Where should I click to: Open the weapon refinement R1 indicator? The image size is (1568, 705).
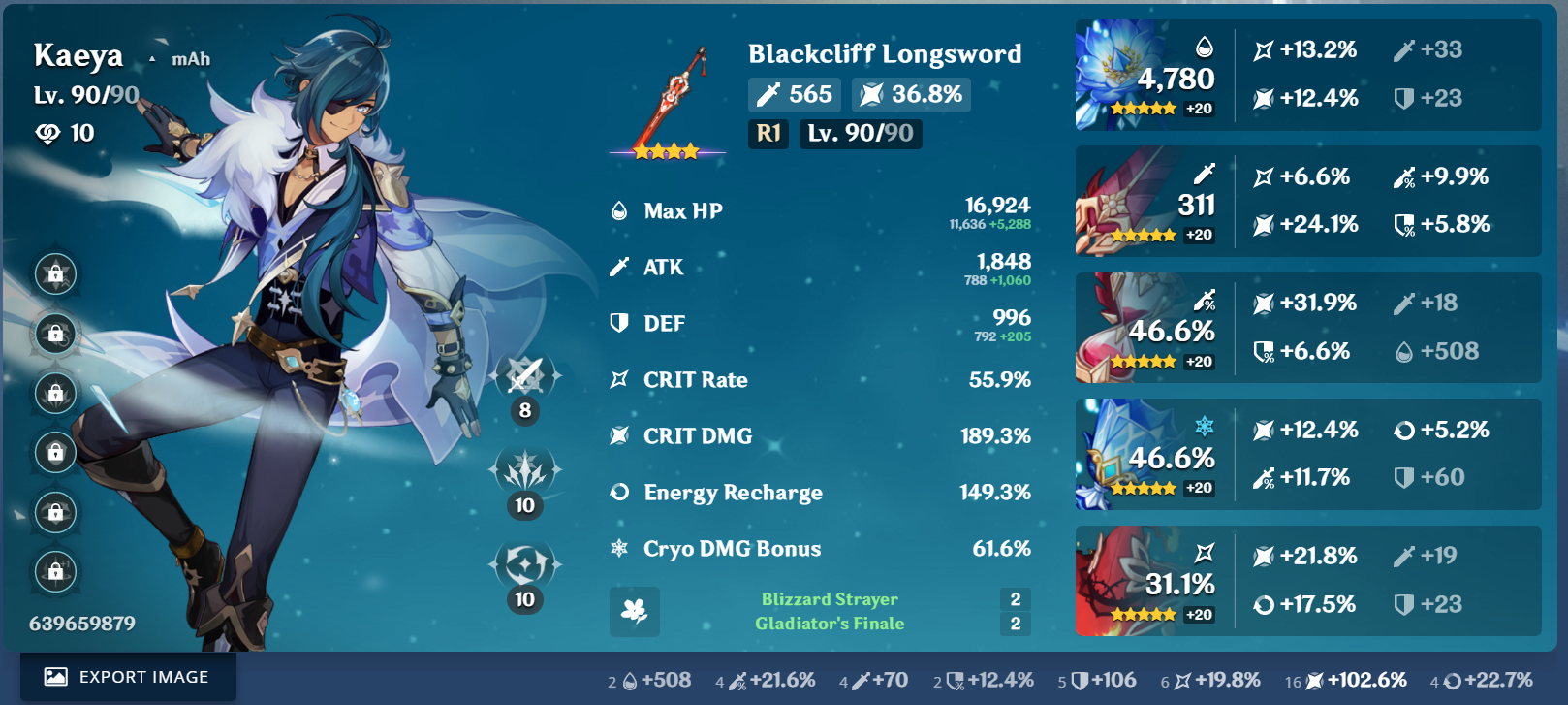coord(768,134)
